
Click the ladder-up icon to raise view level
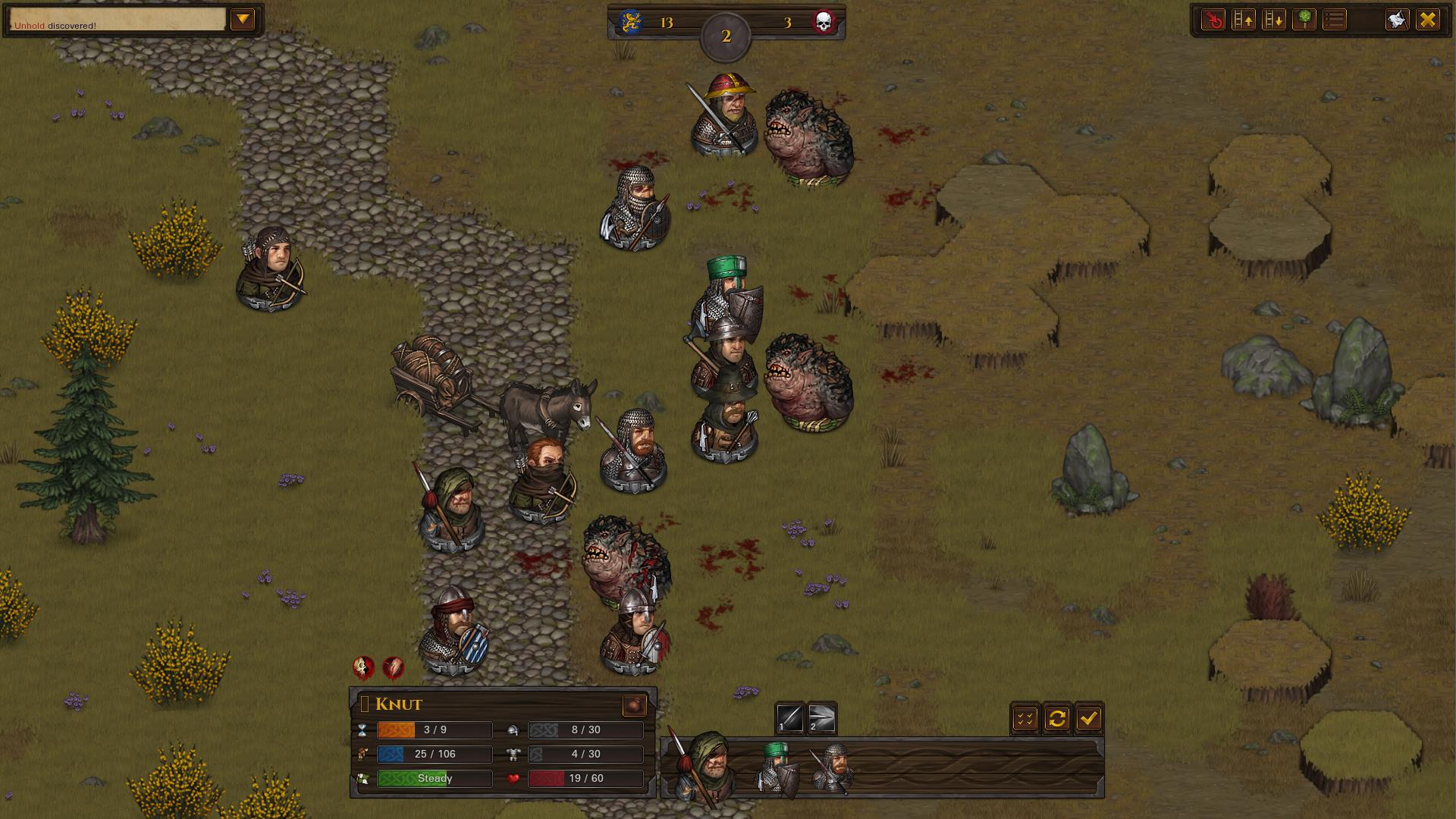(x=1242, y=19)
